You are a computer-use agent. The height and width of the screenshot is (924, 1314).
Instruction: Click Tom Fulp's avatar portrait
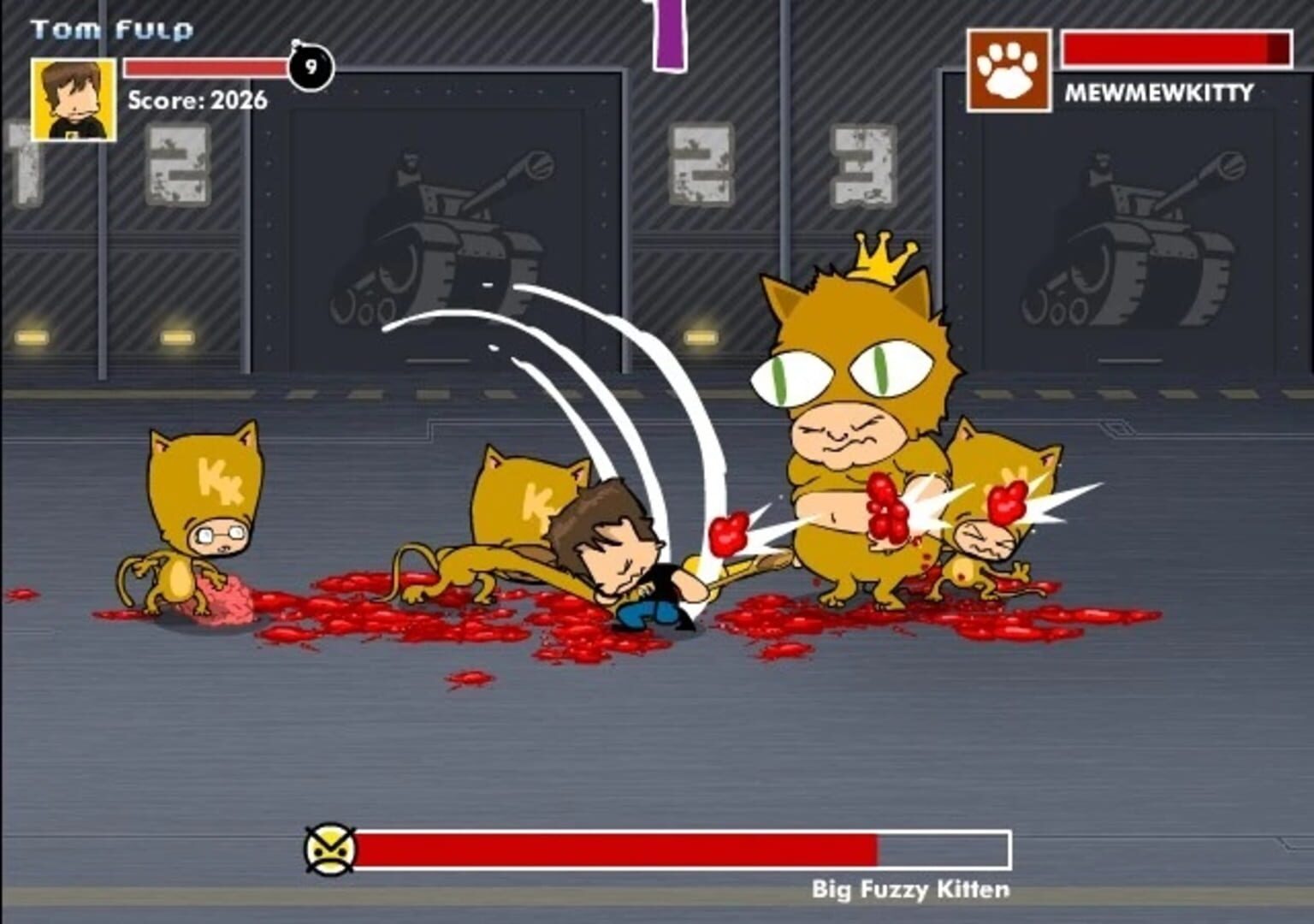(73, 96)
